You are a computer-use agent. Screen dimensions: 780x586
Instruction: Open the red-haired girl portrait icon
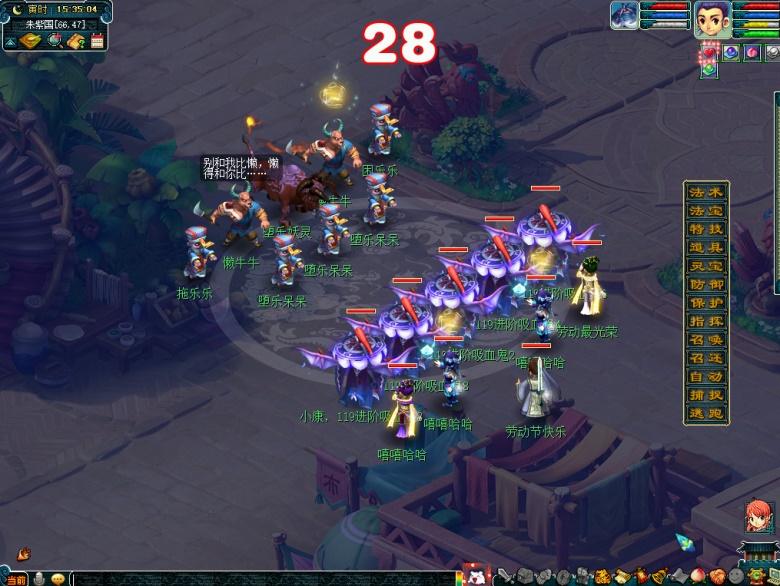click(756, 517)
